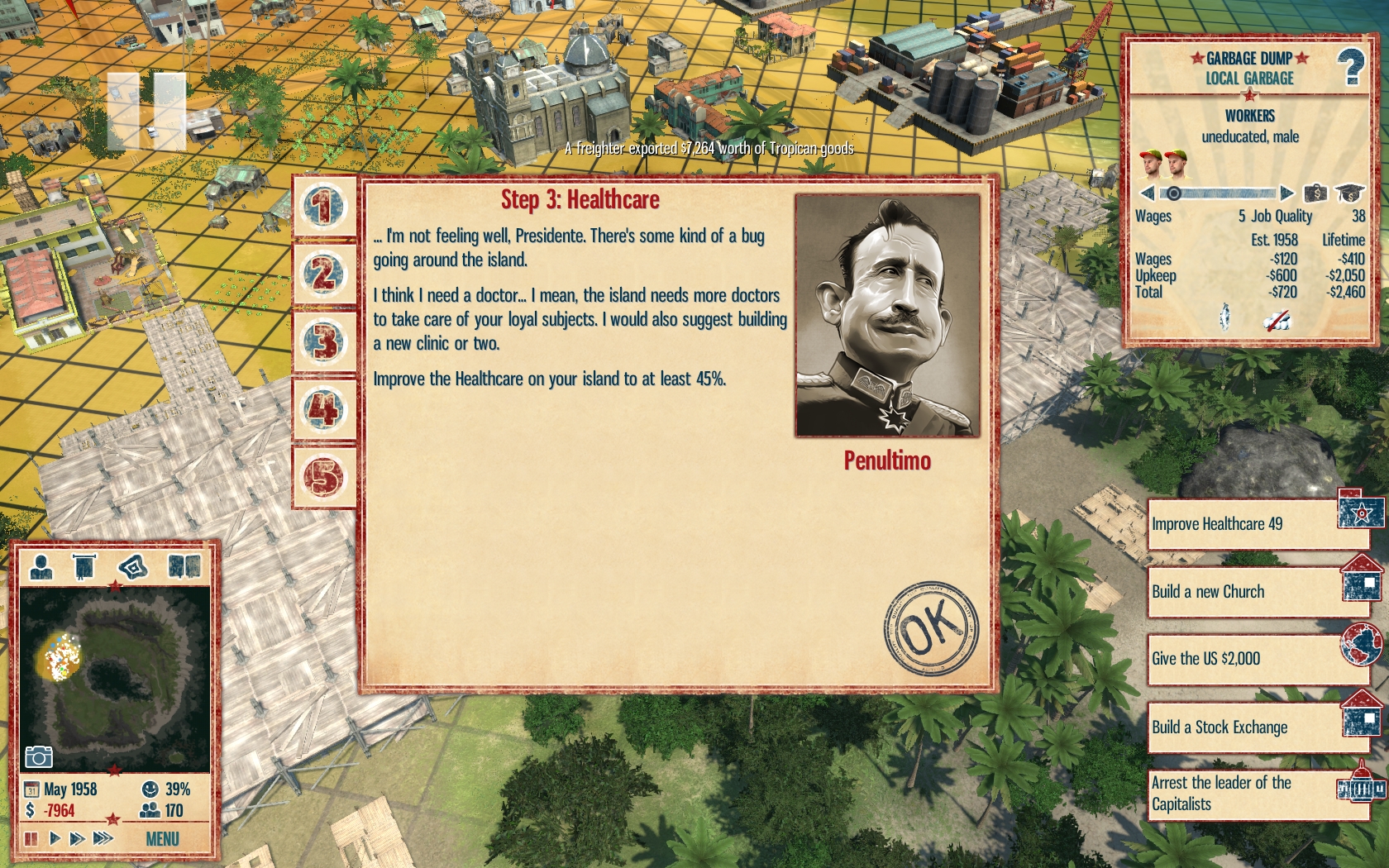Decrease wages with the left arrow

point(1147,193)
